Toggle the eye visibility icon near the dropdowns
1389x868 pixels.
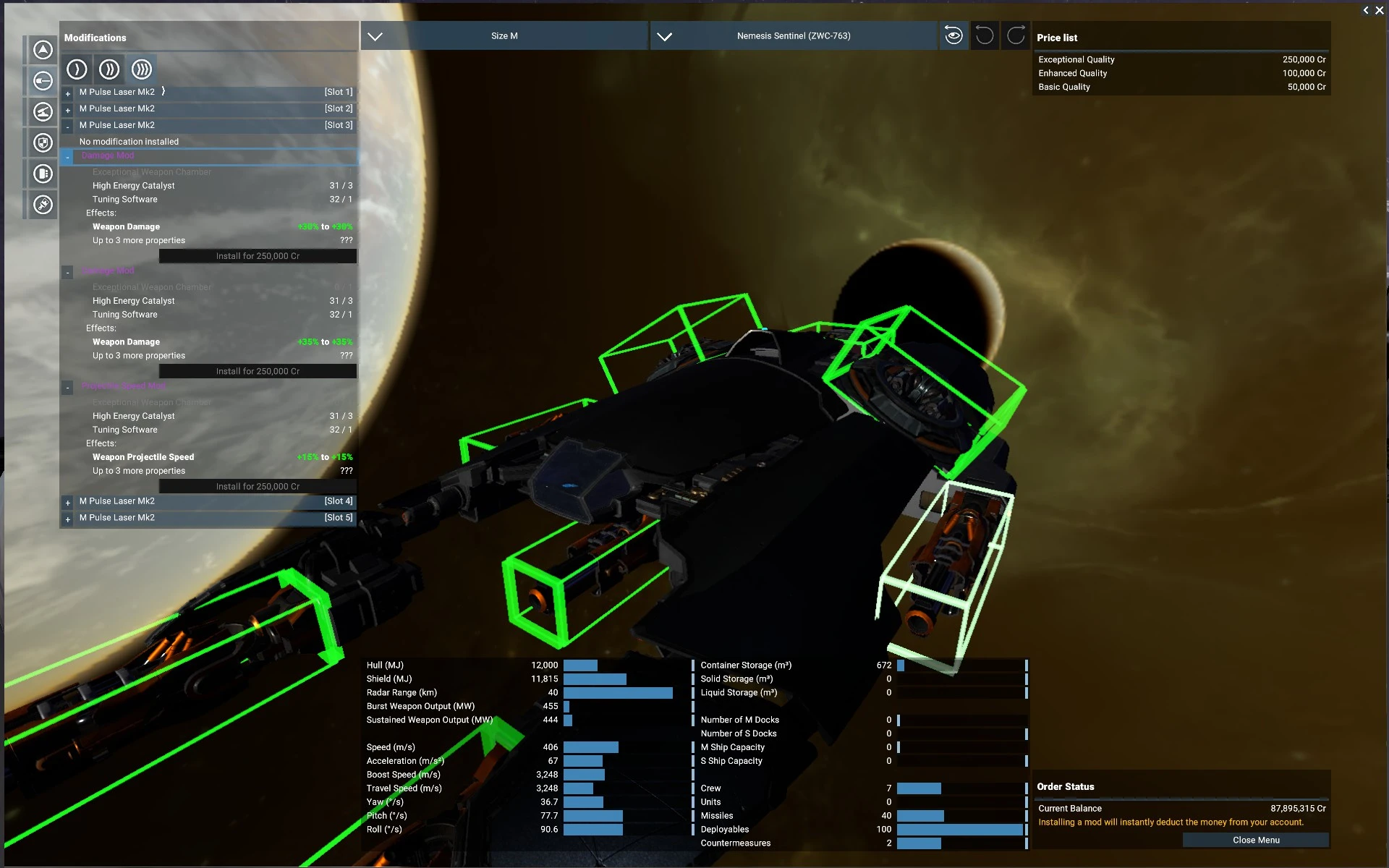click(953, 35)
